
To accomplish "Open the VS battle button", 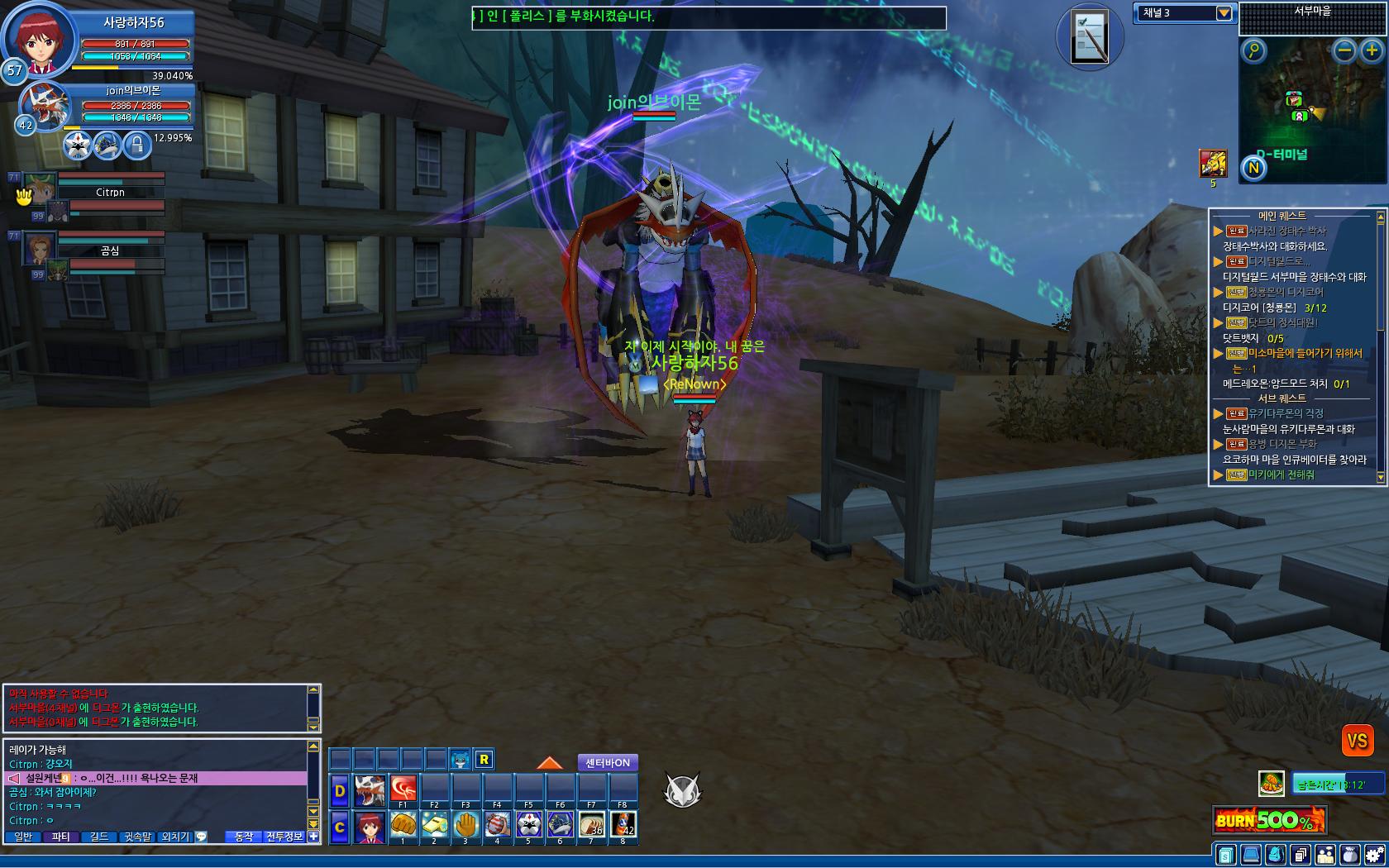I will point(1357,741).
